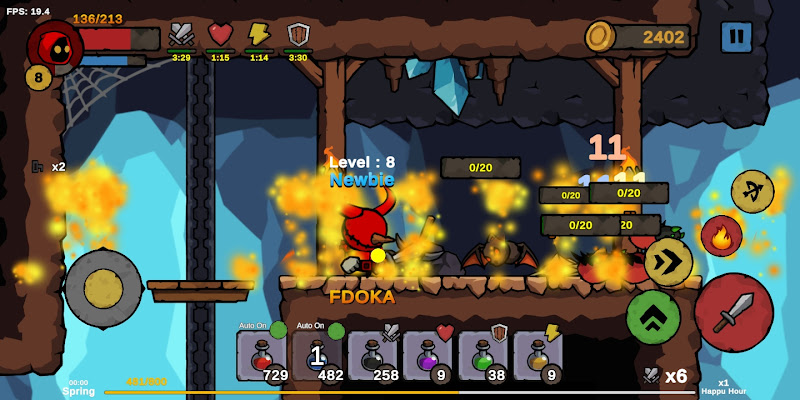Switch to the bow attack
Image resolution: width=800 pixels, height=400 pixels.
(752, 191)
